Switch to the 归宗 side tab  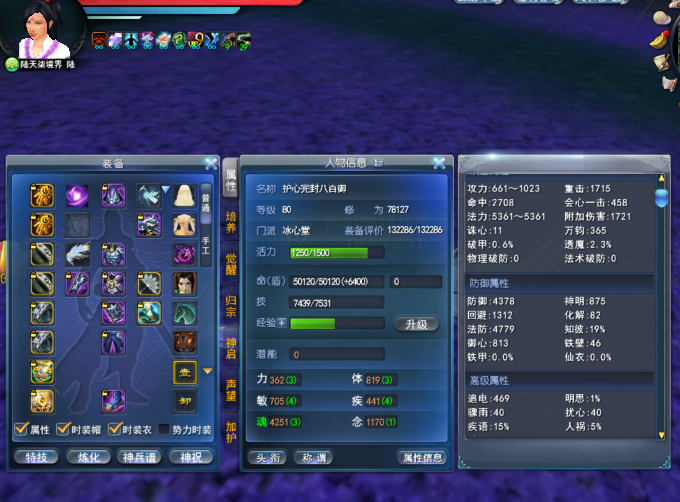point(231,305)
